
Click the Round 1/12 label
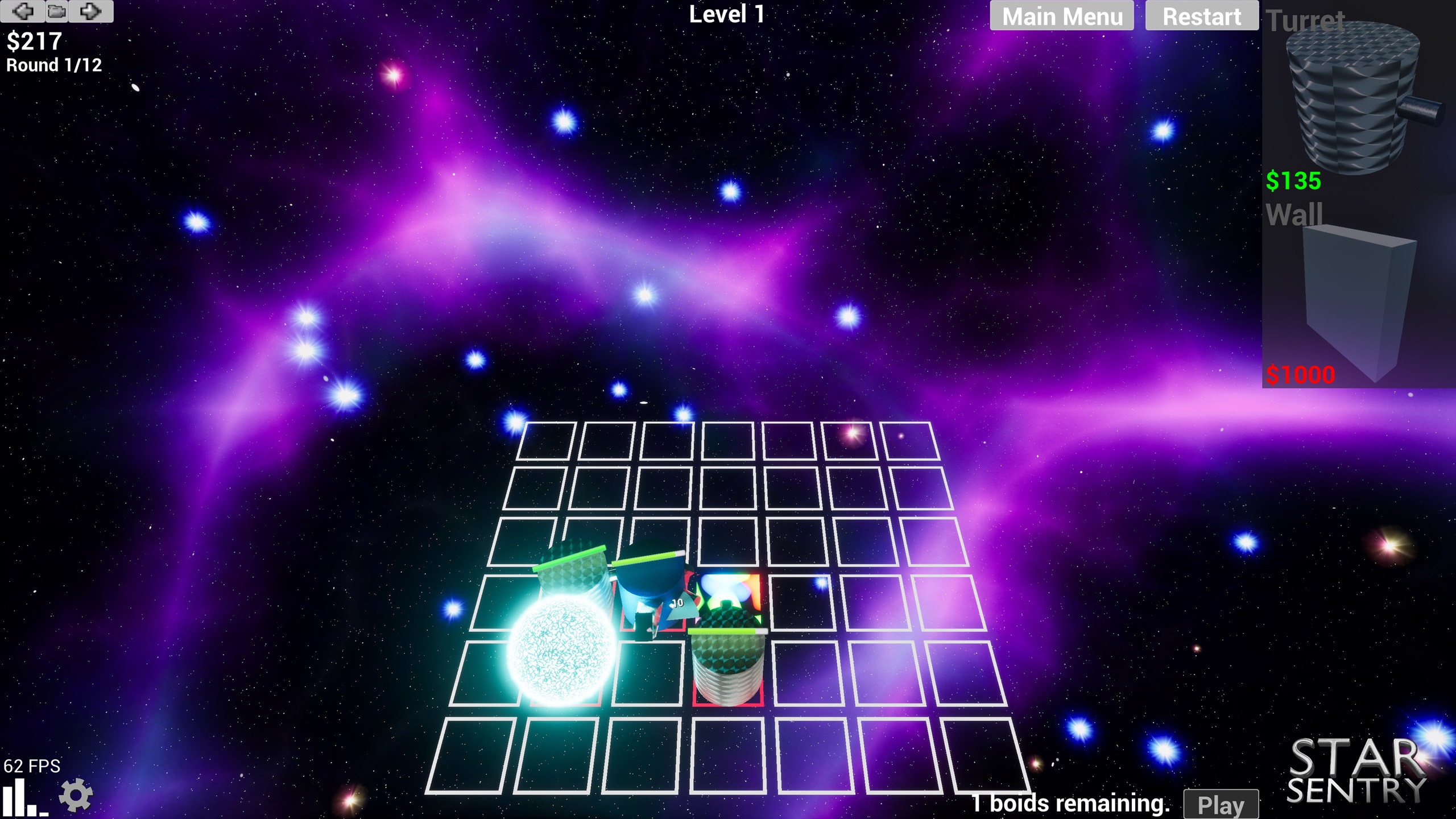point(52,65)
